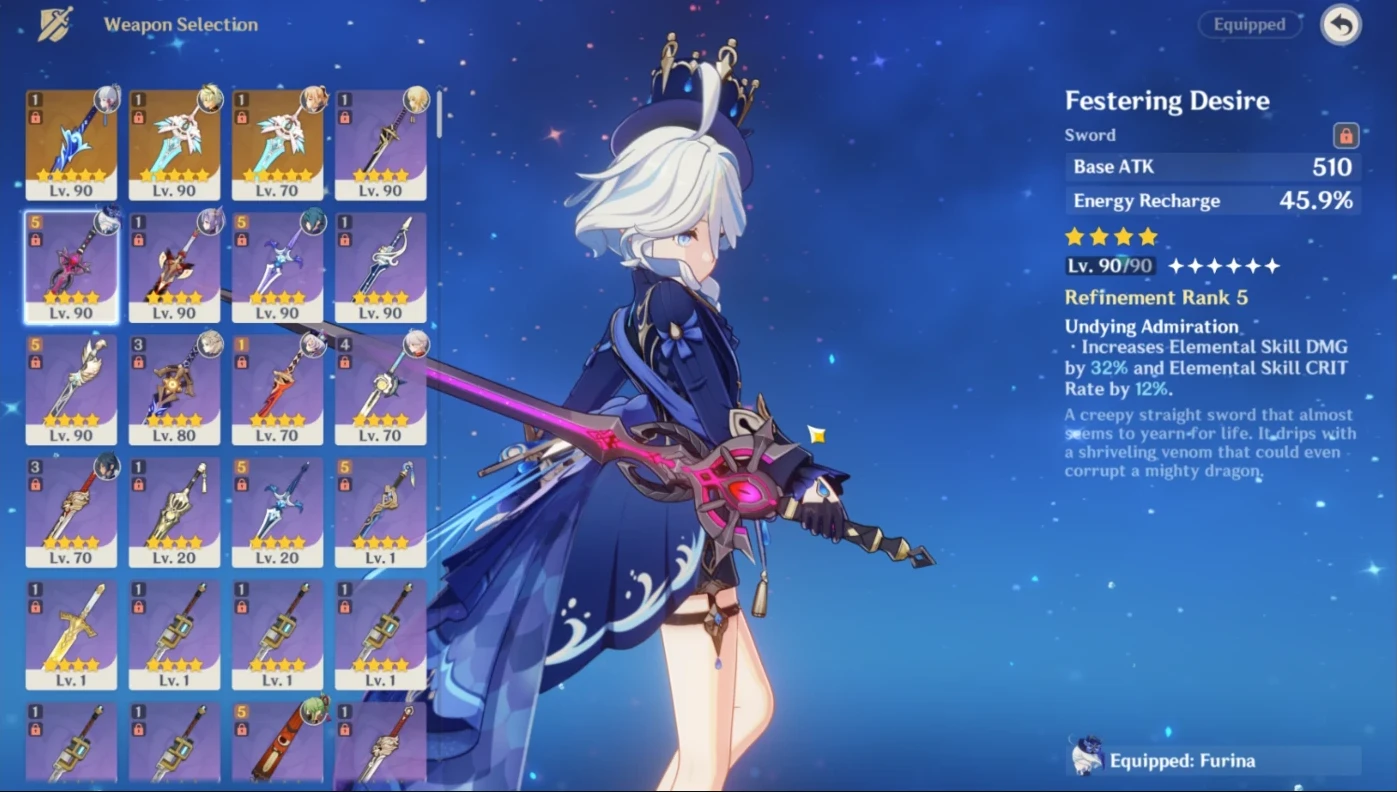Toggle the lock icon beside Festering Desire's Sword label
Screen dimensions: 1397x792
click(x=1345, y=135)
